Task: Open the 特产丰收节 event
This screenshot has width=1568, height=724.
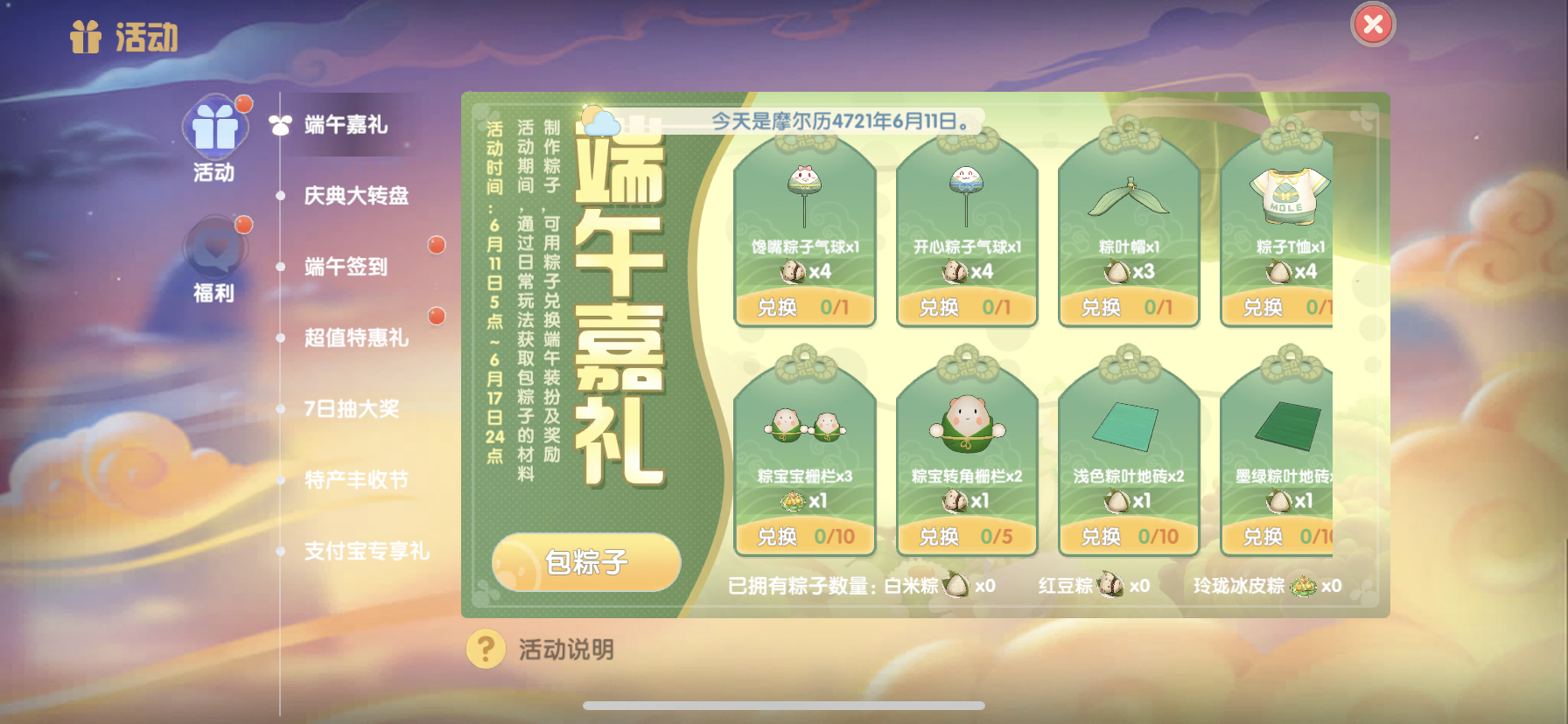Action: (356, 480)
